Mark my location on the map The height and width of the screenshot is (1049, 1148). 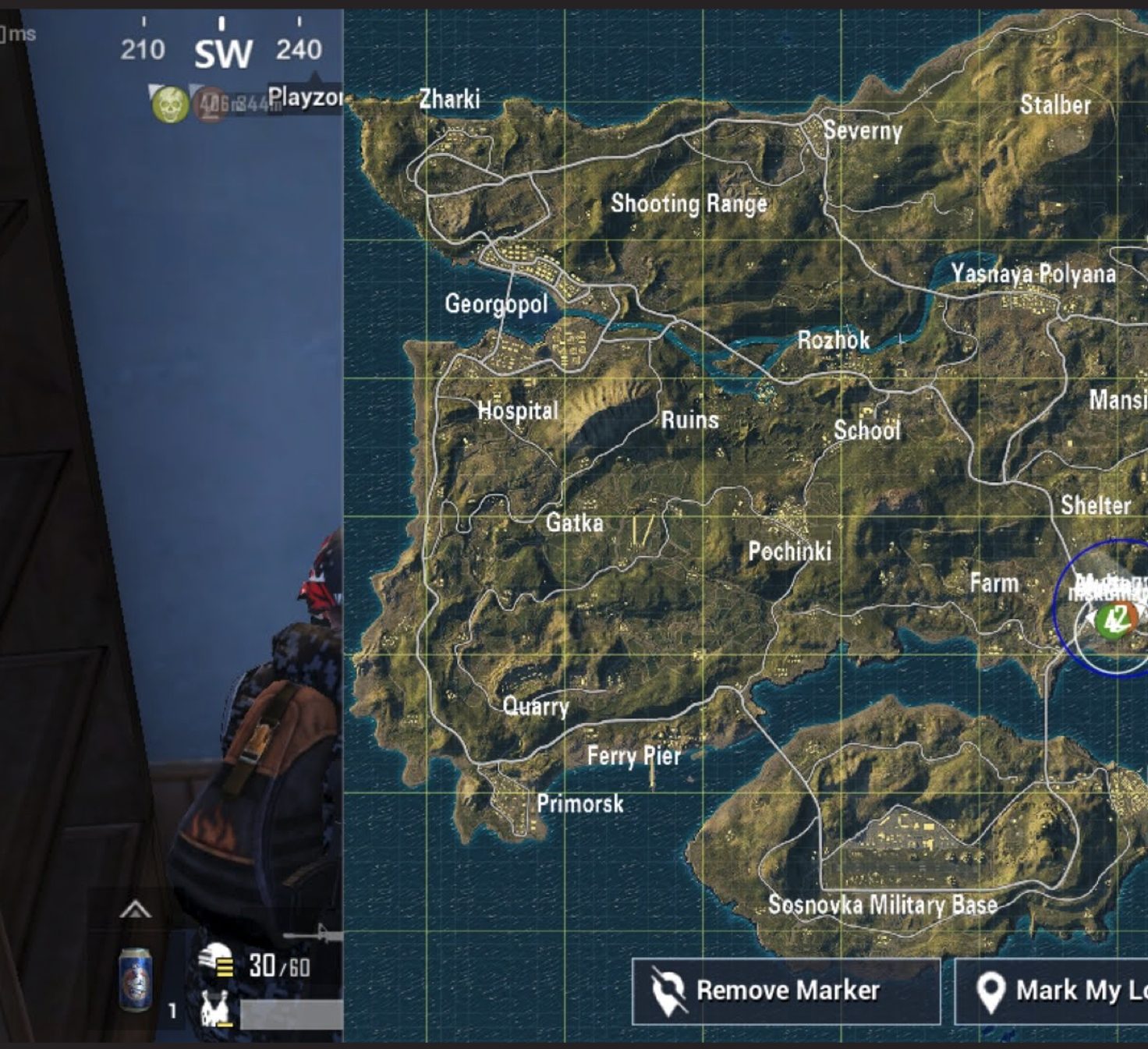tap(1053, 991)
